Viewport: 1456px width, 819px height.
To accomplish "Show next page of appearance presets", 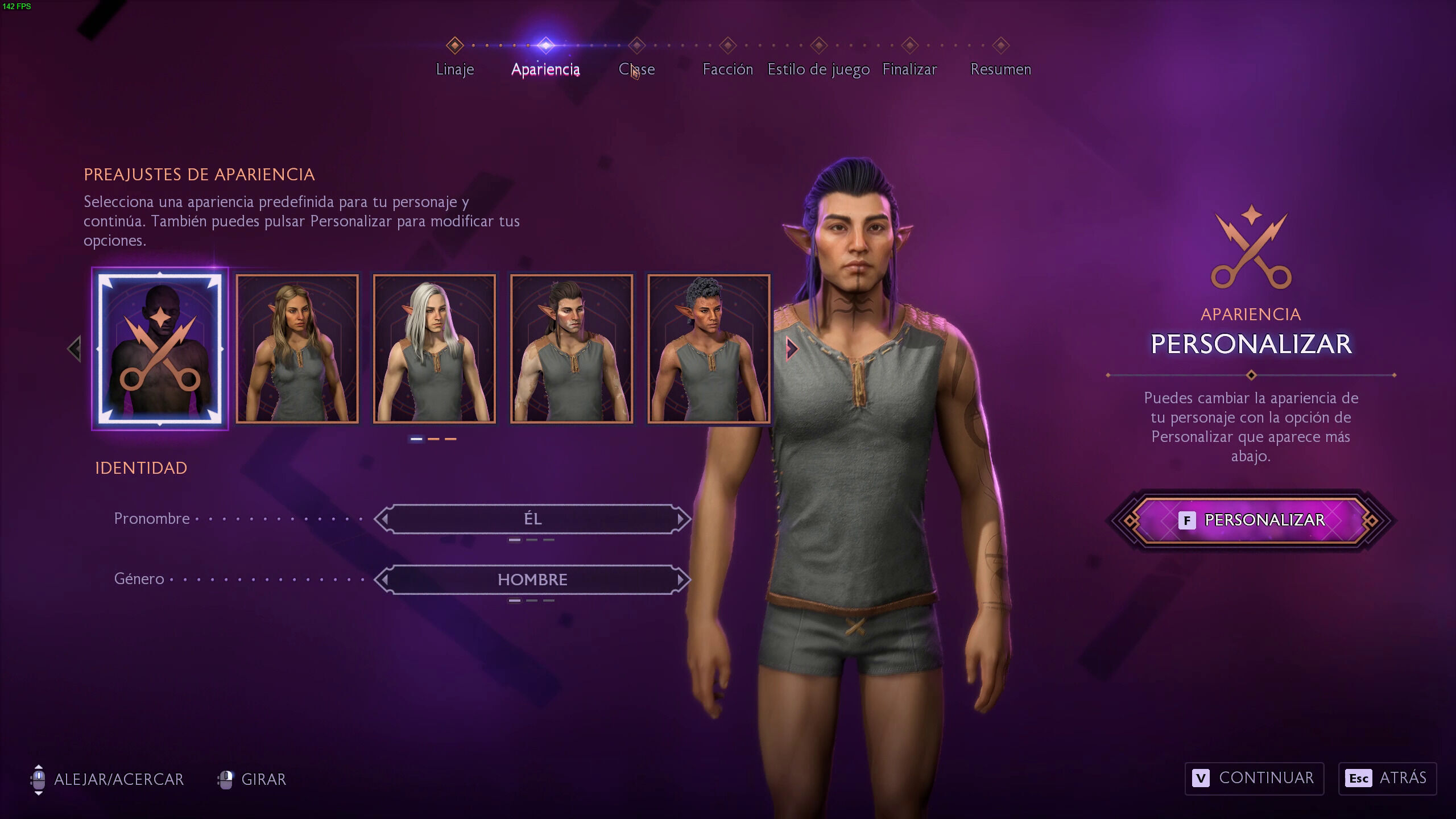I will pyautogui.click(x=791, y=349).
